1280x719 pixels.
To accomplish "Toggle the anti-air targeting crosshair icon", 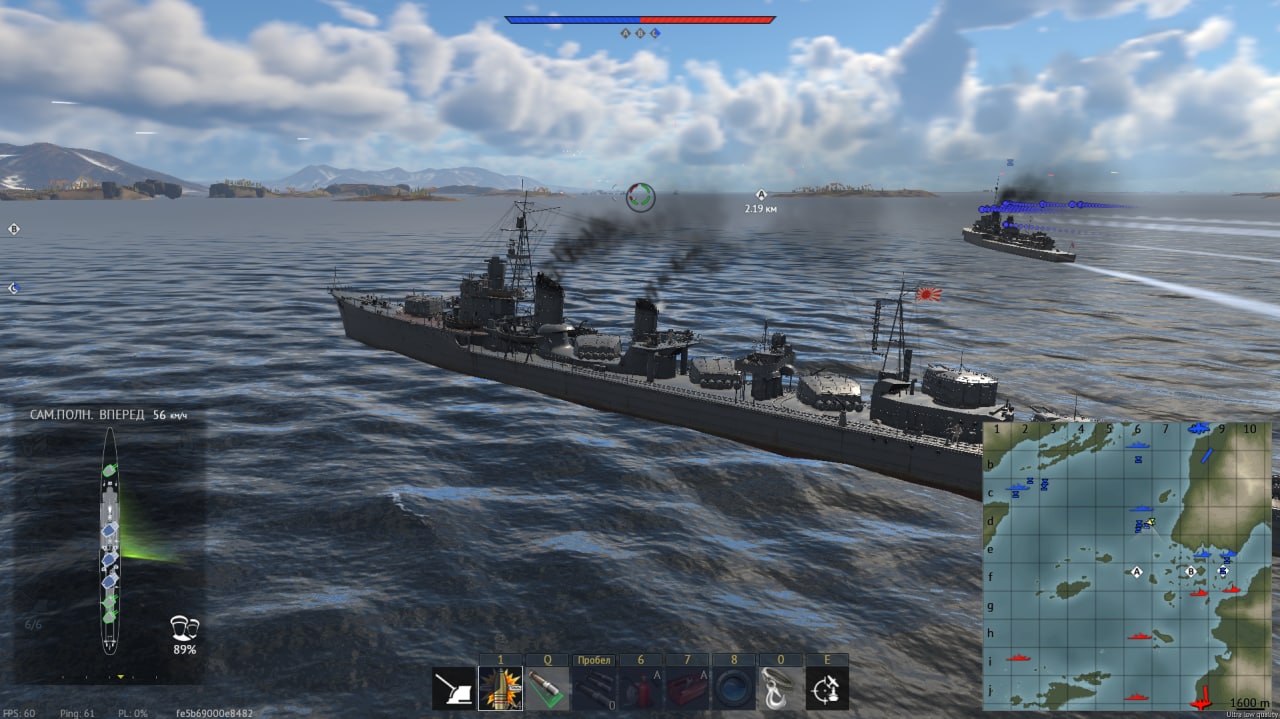I will pyautogui.click(x=827, y=689).
